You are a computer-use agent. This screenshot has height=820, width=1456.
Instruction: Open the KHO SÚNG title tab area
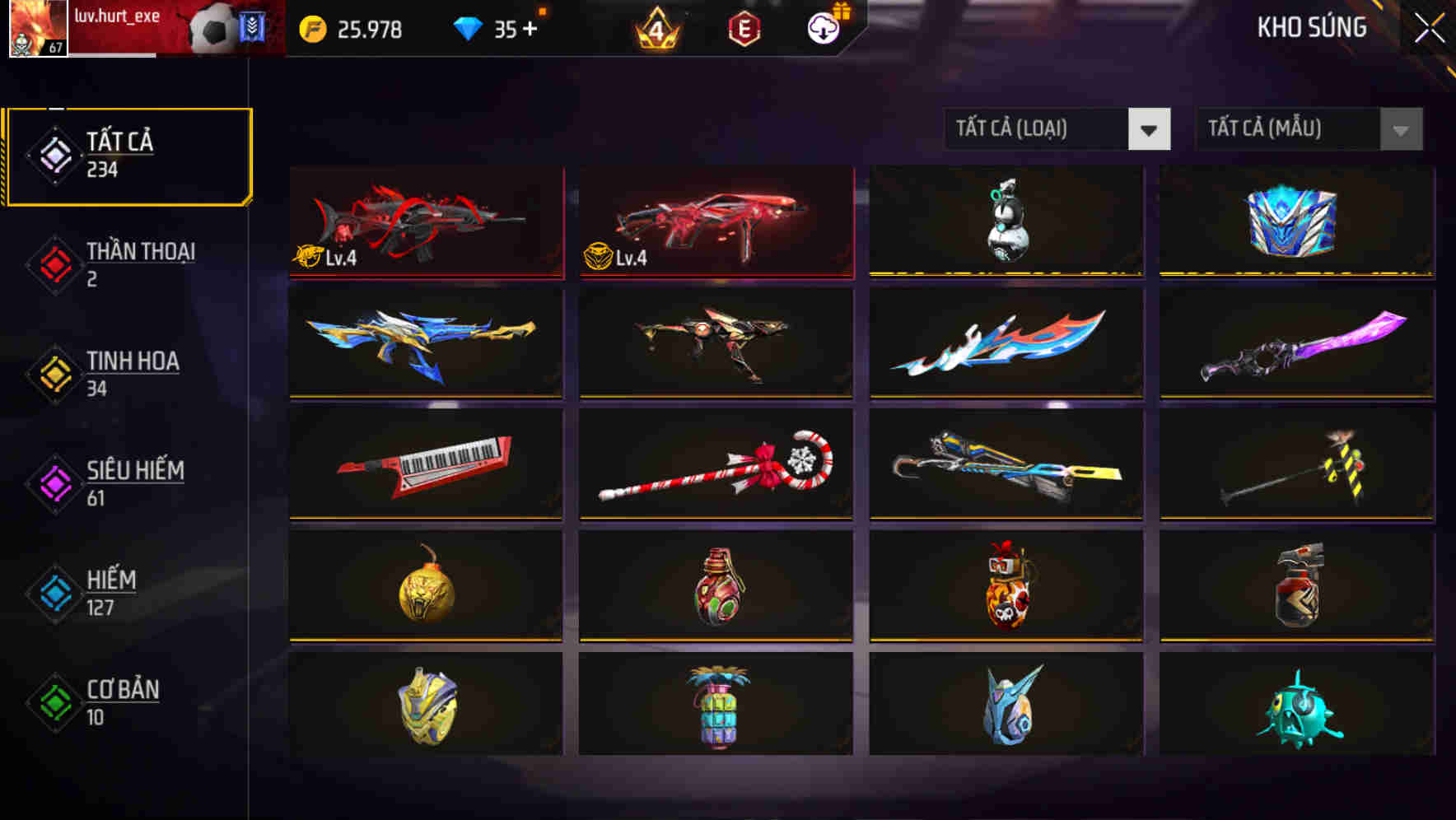coord(1312,27)
